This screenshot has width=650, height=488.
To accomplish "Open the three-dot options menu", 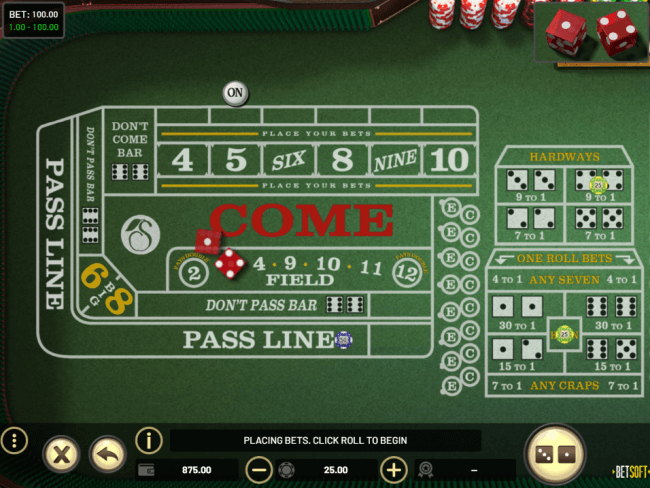I will [14, 441].
